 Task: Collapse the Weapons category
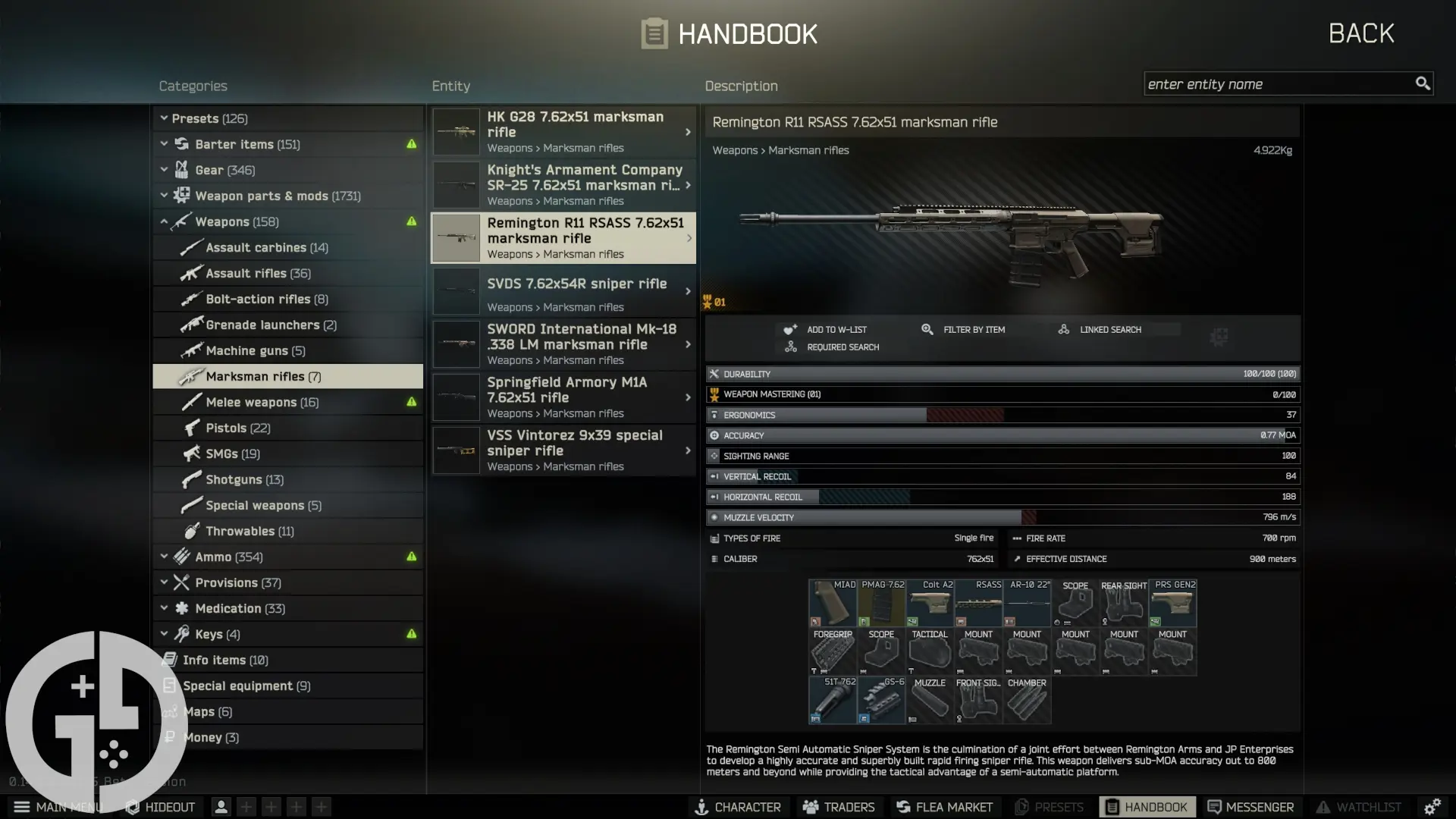click(x=164, y=221)
